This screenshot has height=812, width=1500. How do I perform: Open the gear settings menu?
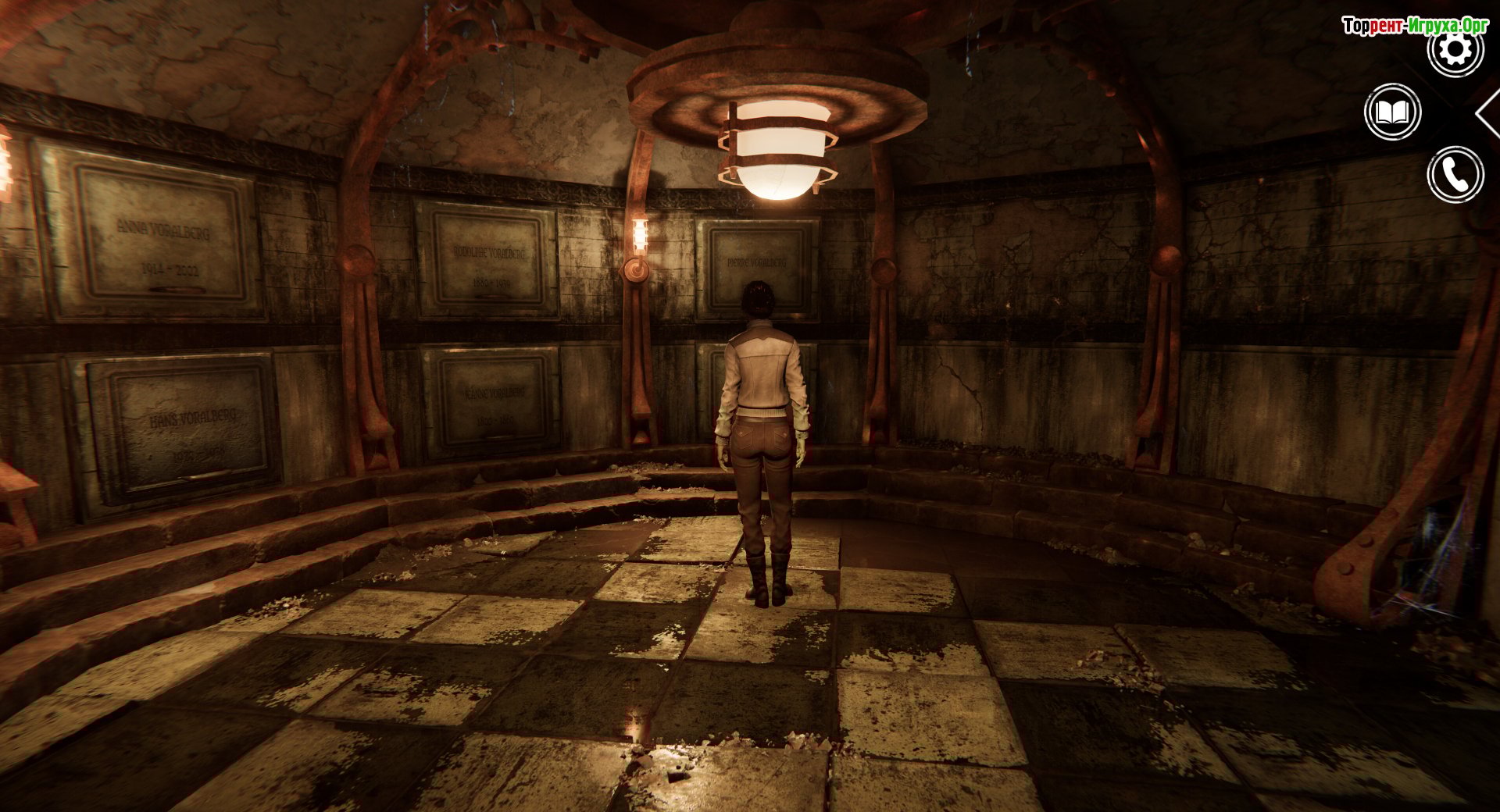pos(1455,50)
